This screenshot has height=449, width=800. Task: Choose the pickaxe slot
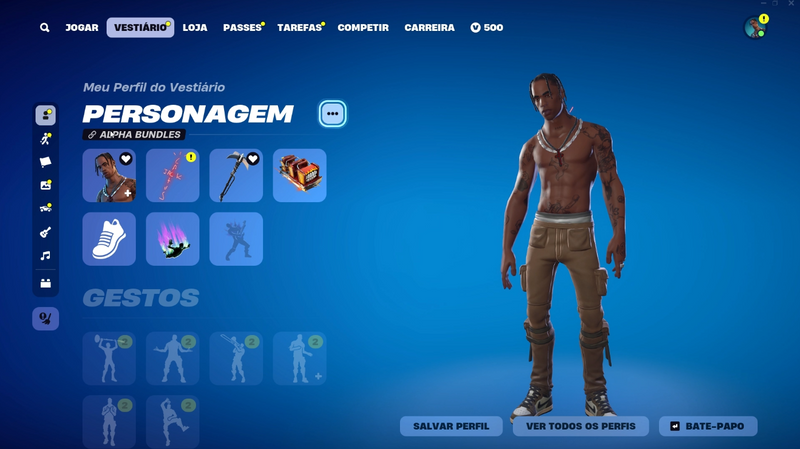click(x=236, y=176)
